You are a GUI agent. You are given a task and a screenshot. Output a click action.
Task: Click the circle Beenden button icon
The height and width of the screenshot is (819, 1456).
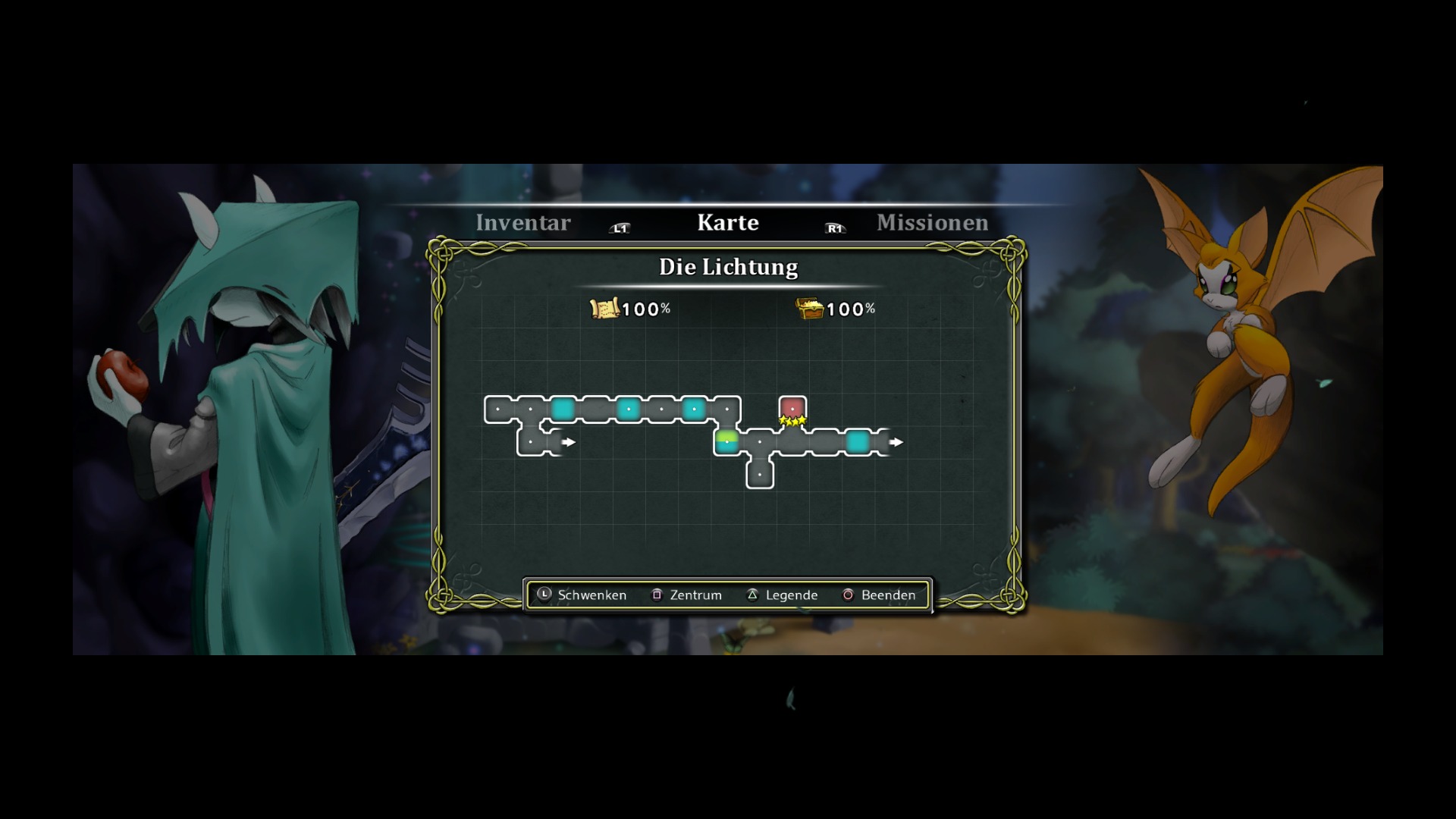[846, 595]
